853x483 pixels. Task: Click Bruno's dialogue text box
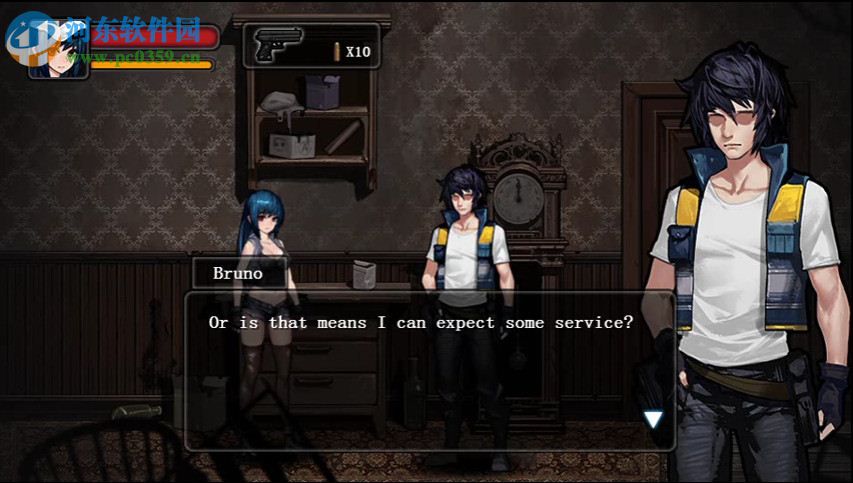428,370
